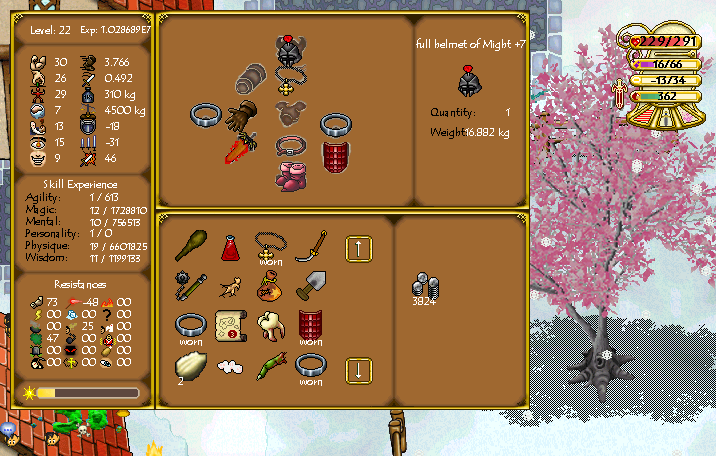Select the green pepper item in inventory
The image size is (716, 456).
coord(271,367)
